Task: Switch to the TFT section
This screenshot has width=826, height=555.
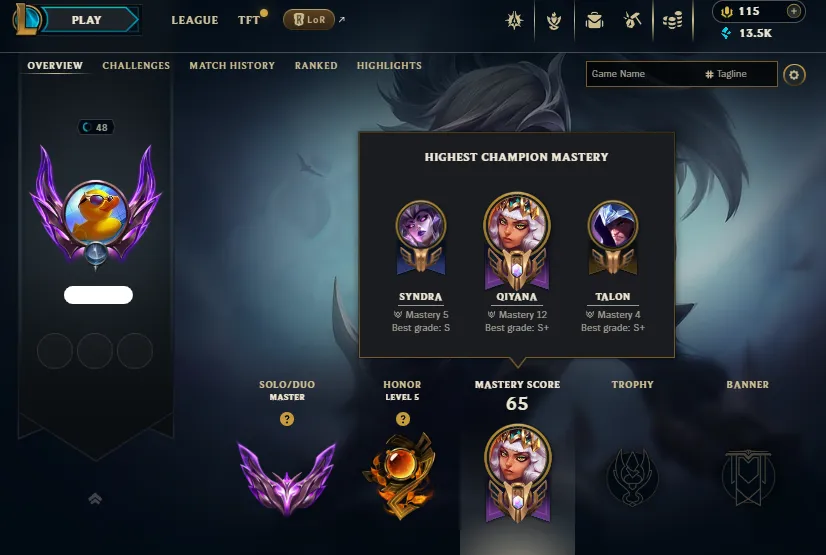Action: tap(249, 20)
